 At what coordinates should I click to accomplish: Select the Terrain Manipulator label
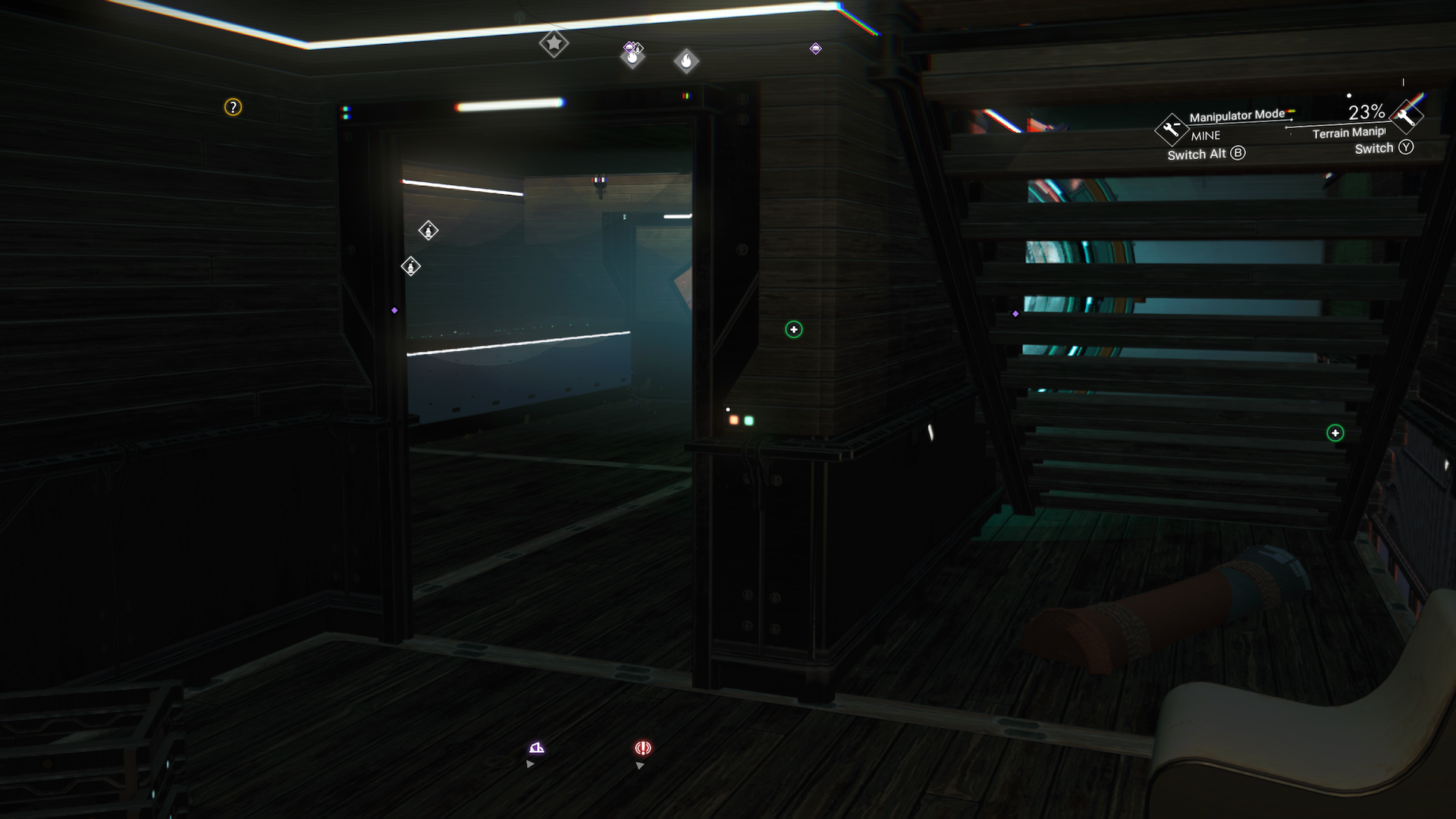[x=1349, y=134]
